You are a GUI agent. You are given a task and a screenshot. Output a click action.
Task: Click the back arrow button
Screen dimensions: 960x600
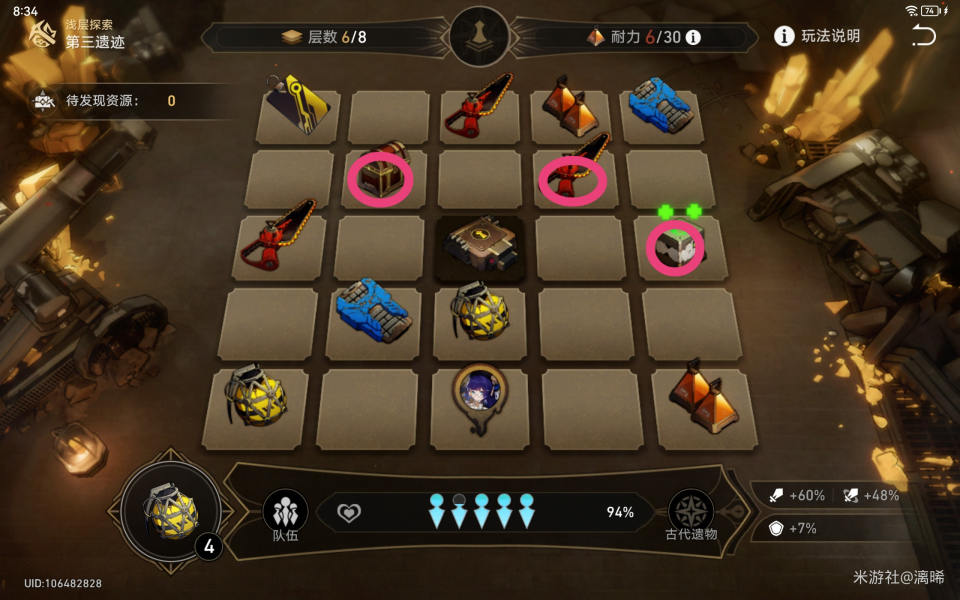pyautogui.click(x=923, y=36)
